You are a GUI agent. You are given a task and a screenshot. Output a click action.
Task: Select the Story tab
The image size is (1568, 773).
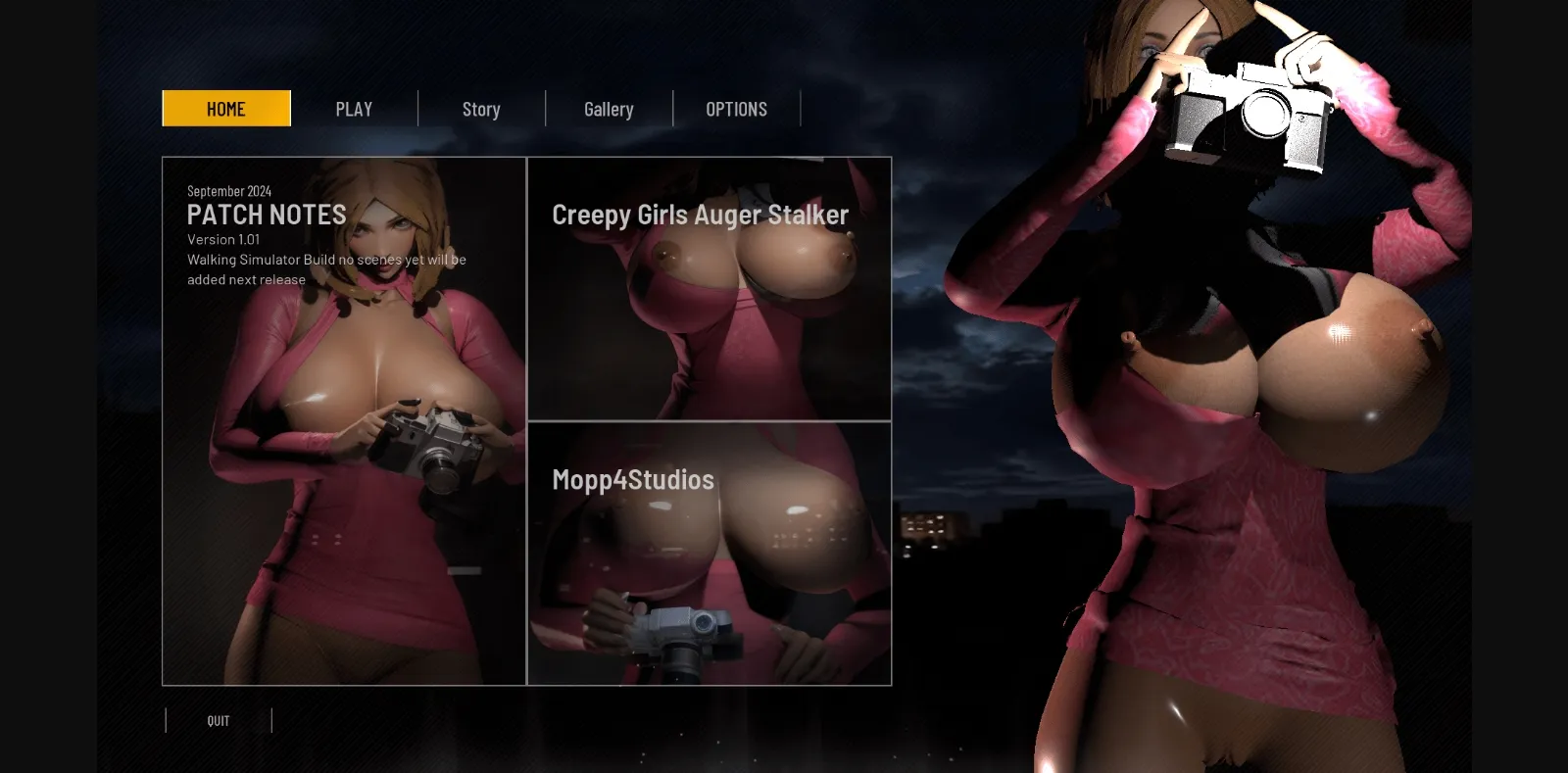[481, 109]
